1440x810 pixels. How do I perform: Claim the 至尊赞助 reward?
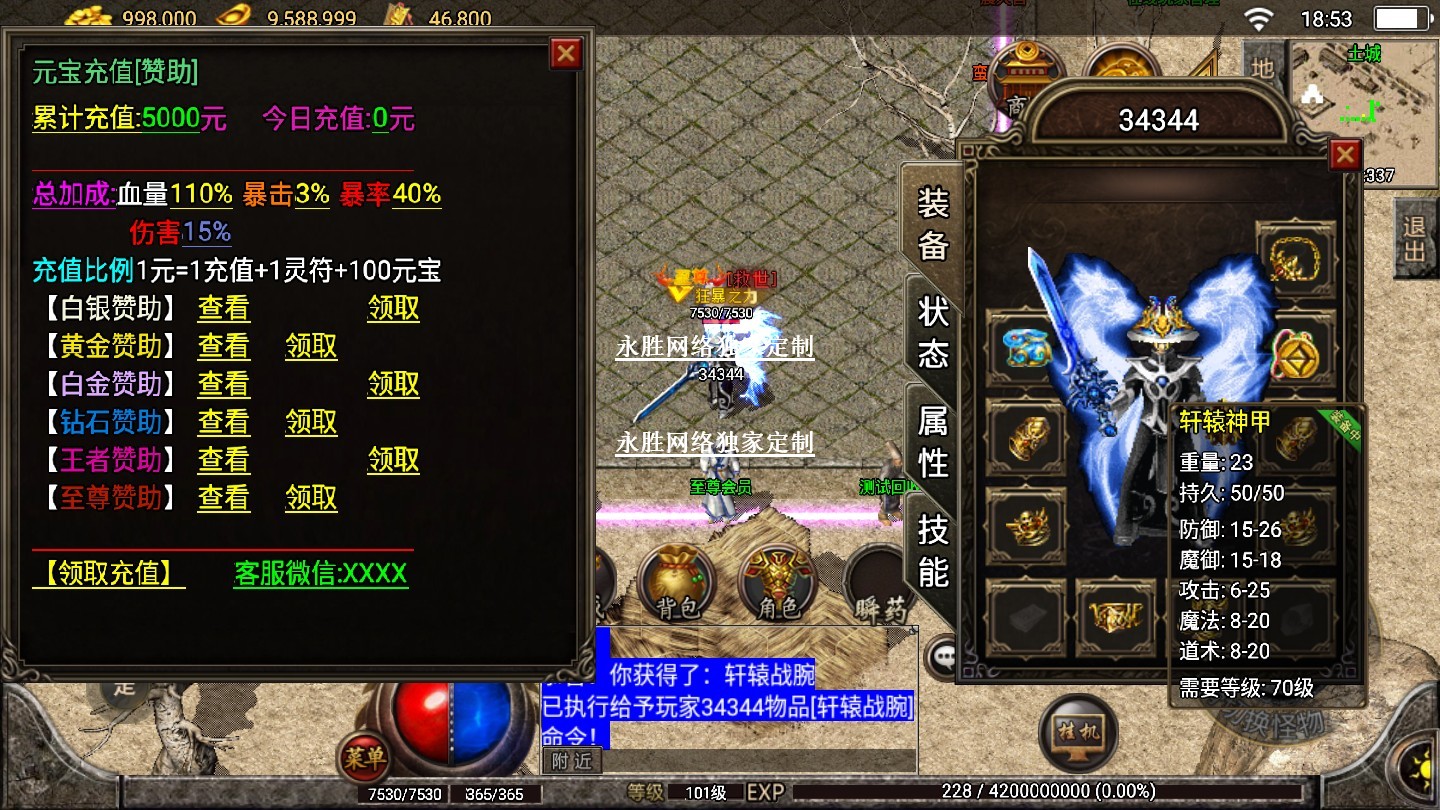[311, 498]
